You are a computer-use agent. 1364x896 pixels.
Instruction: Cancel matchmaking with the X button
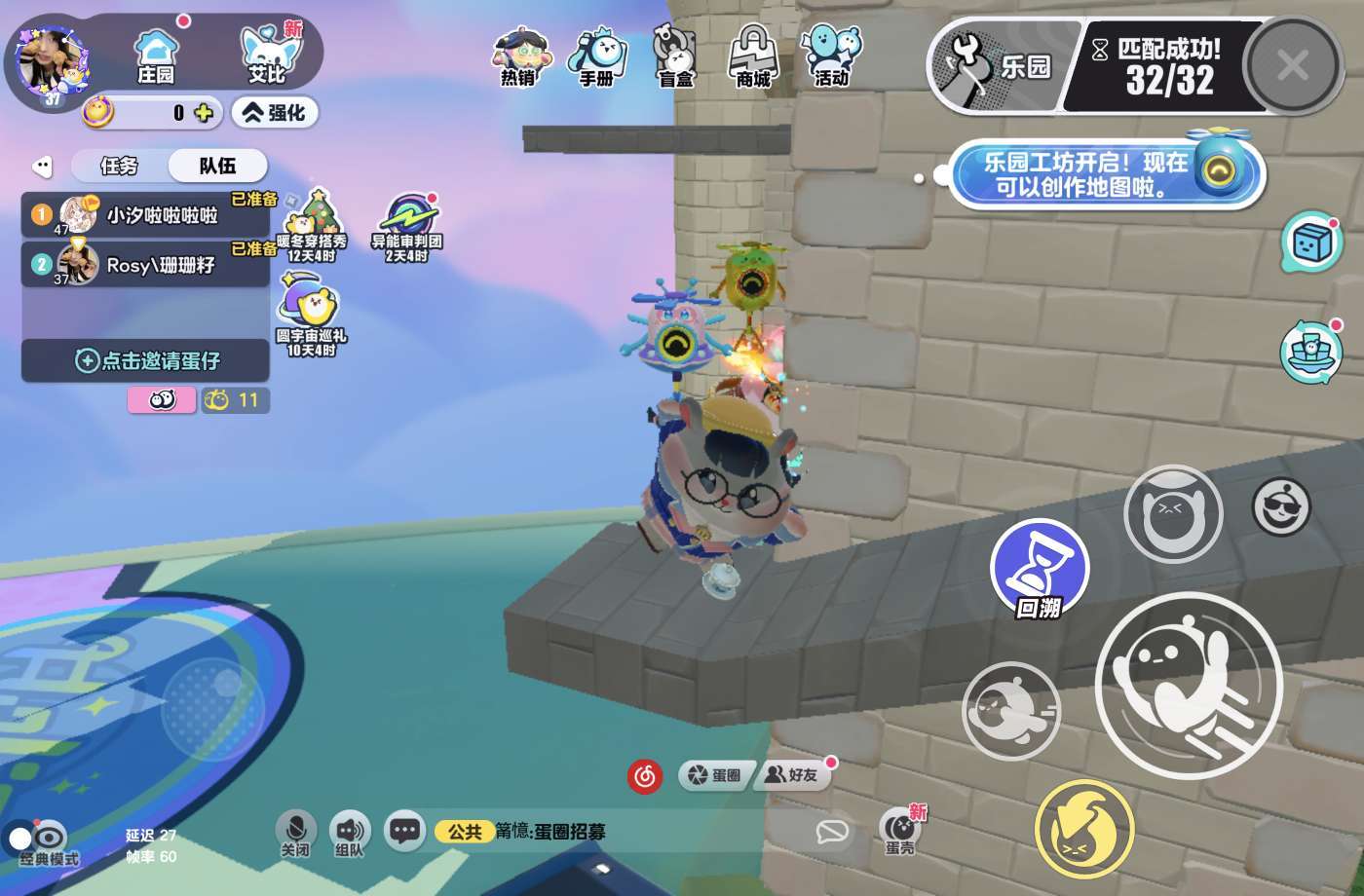(x=1293, y=66)
